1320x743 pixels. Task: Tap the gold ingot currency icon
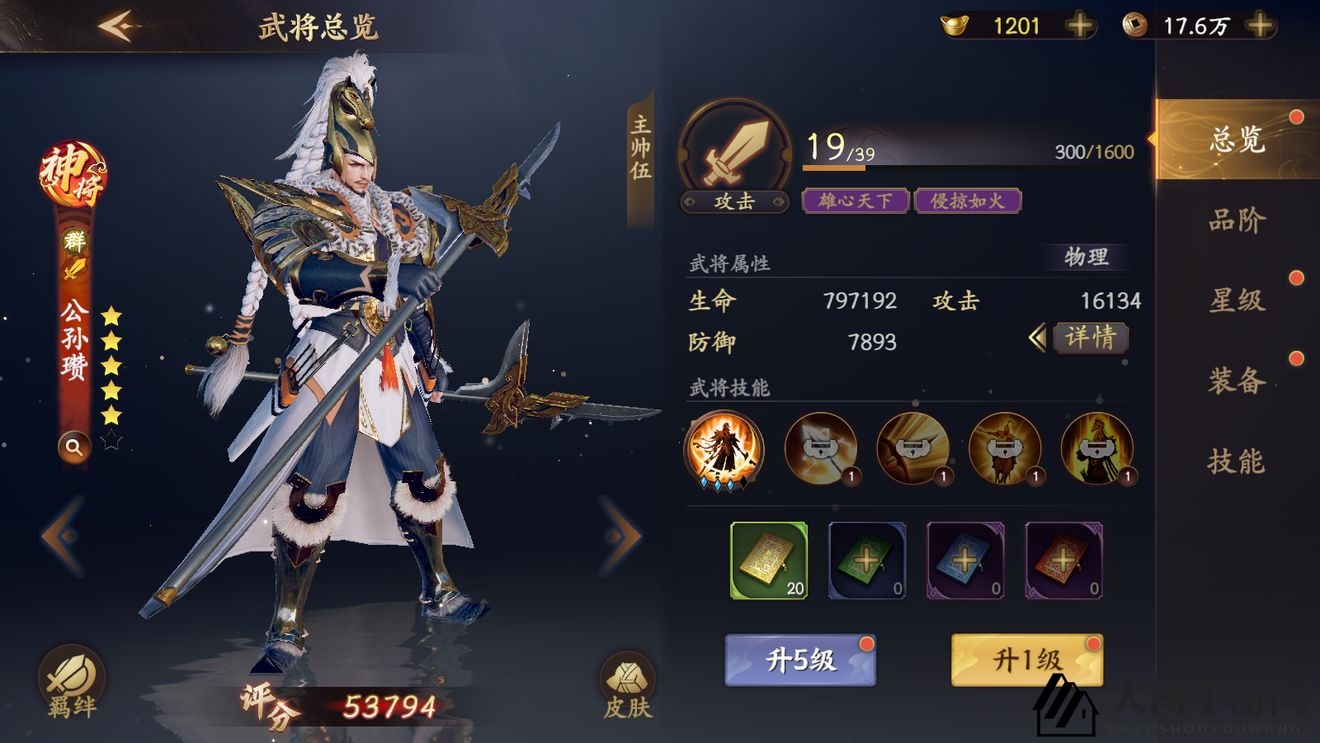[956, 25]
